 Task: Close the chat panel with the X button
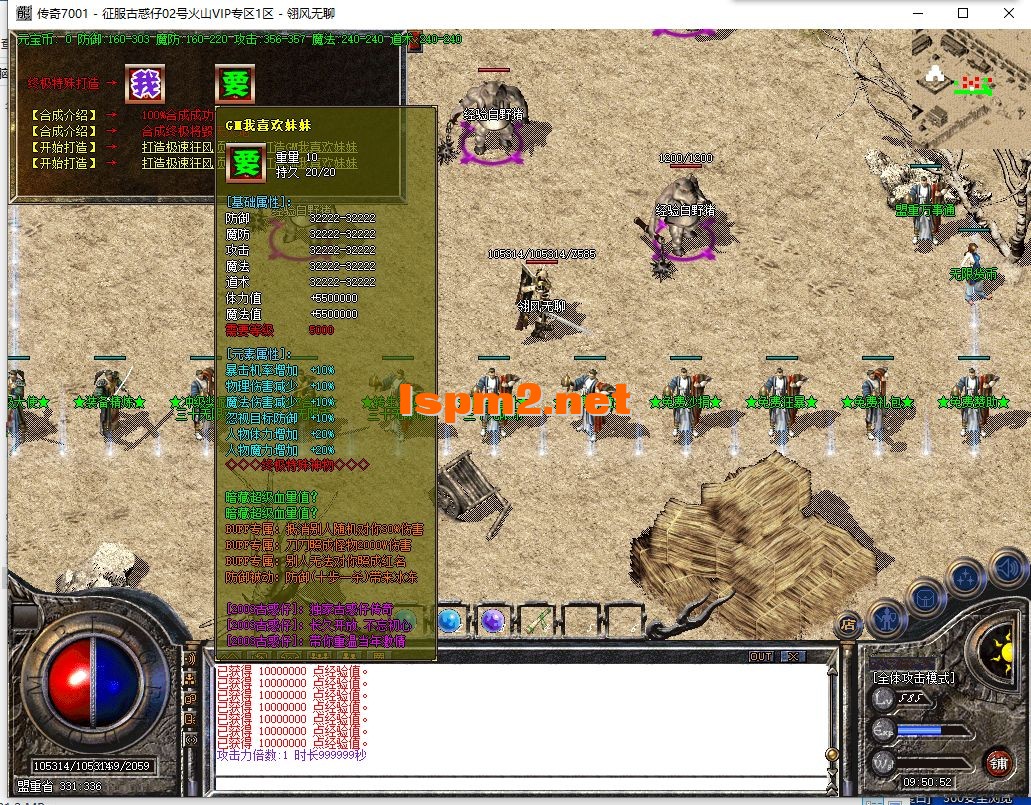click(x=793, y=657)
